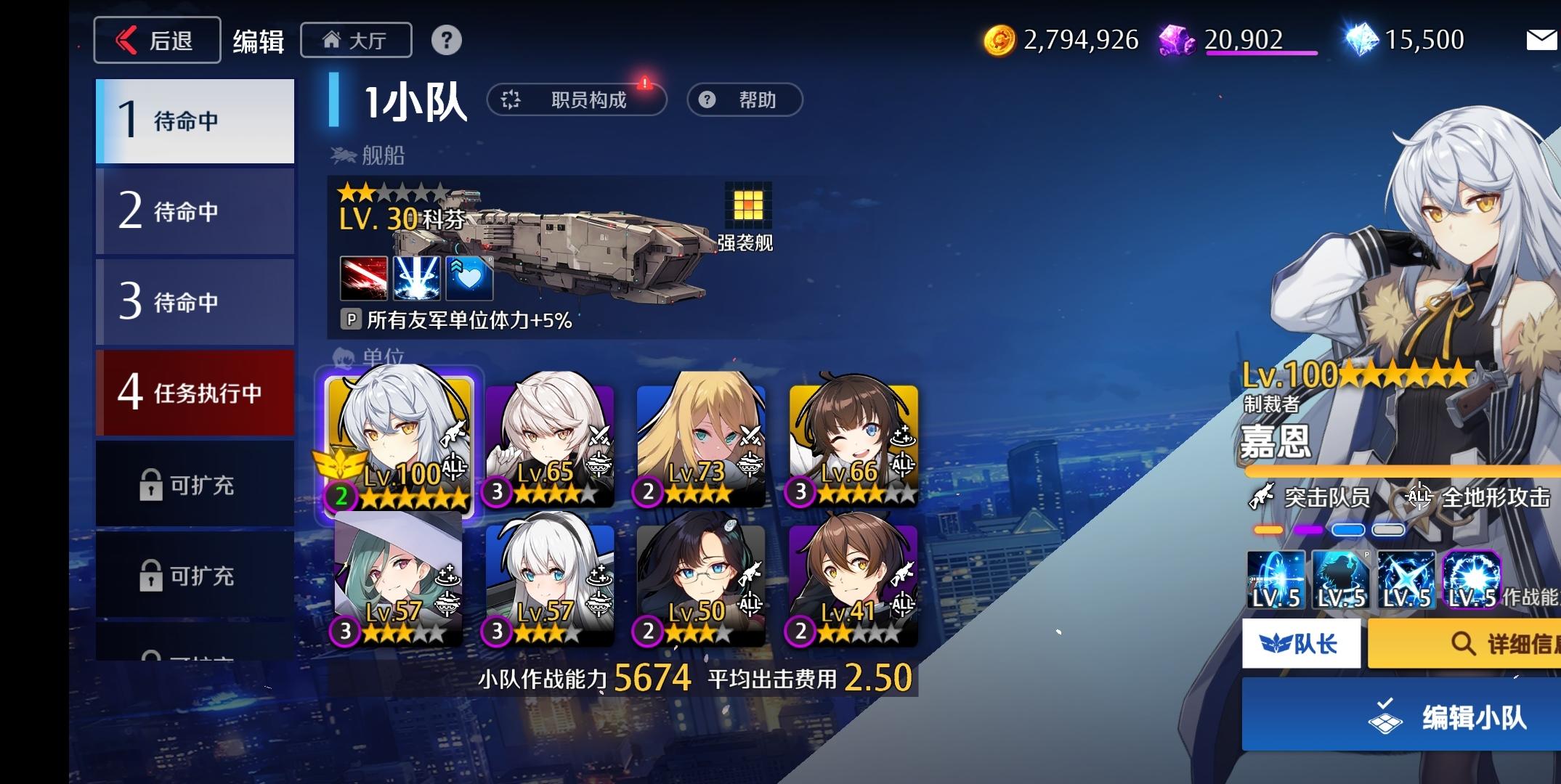The image size is (1561, 784).
Task: Click the 职员构成 button with red alert
Action: (578, 99)
